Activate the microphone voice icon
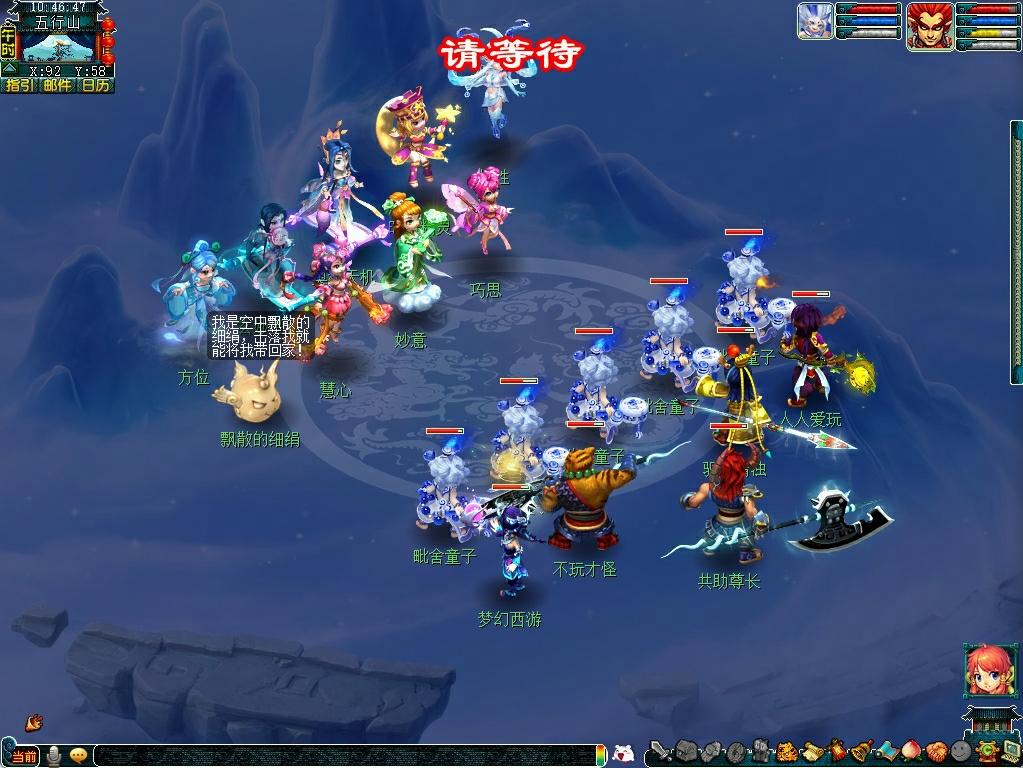 click(54, 755)
